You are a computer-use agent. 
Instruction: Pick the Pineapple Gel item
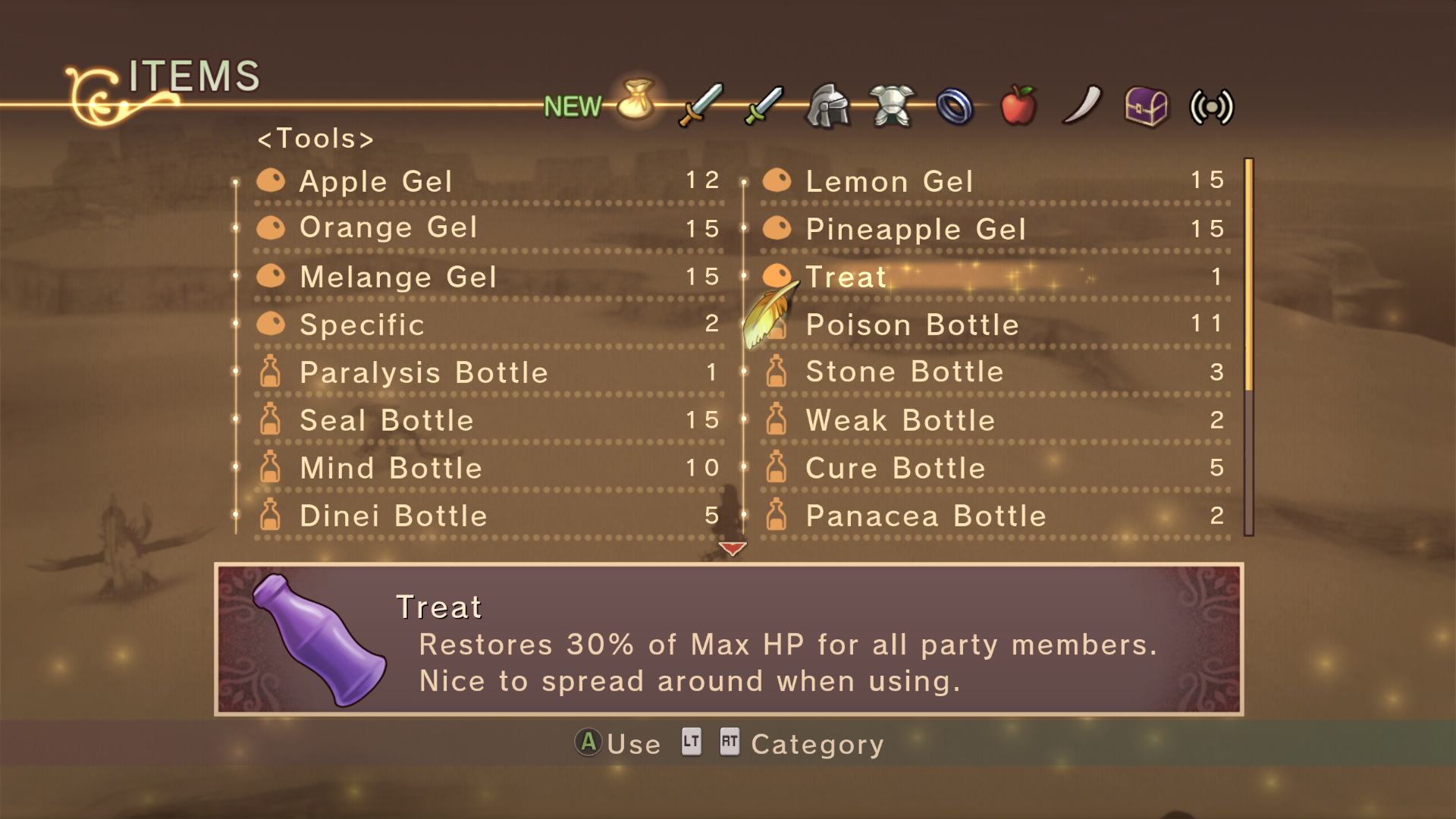click(x=915, y=229)
